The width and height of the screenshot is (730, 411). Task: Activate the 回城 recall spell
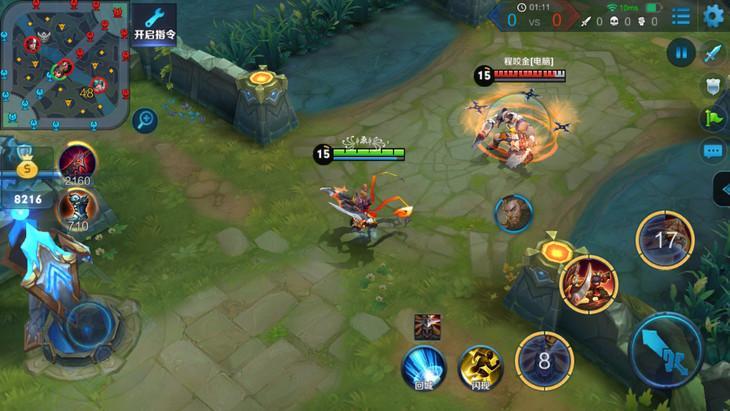coord(422,365)
